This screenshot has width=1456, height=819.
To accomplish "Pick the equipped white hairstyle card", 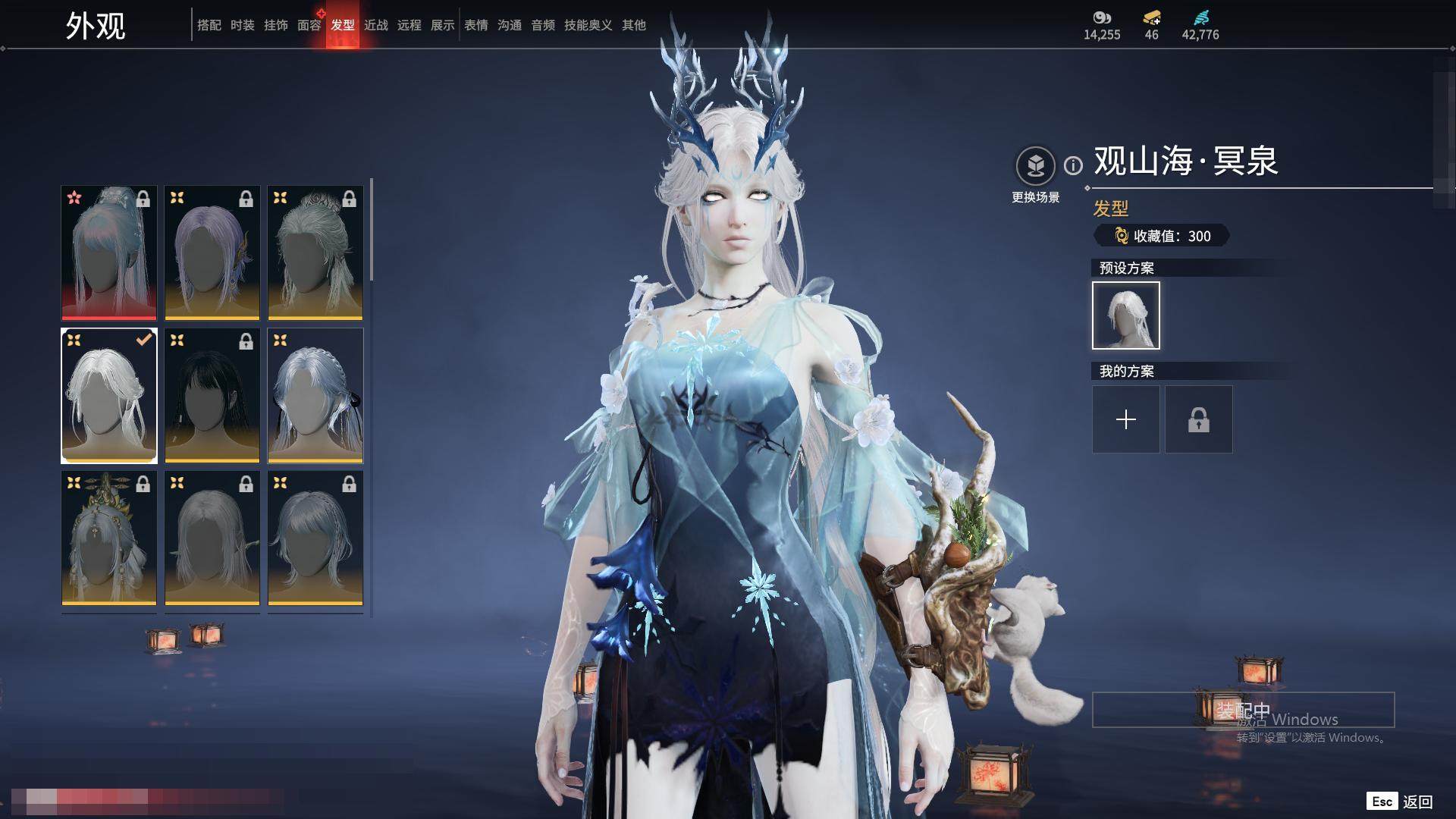I will click(x=109, y=395).
